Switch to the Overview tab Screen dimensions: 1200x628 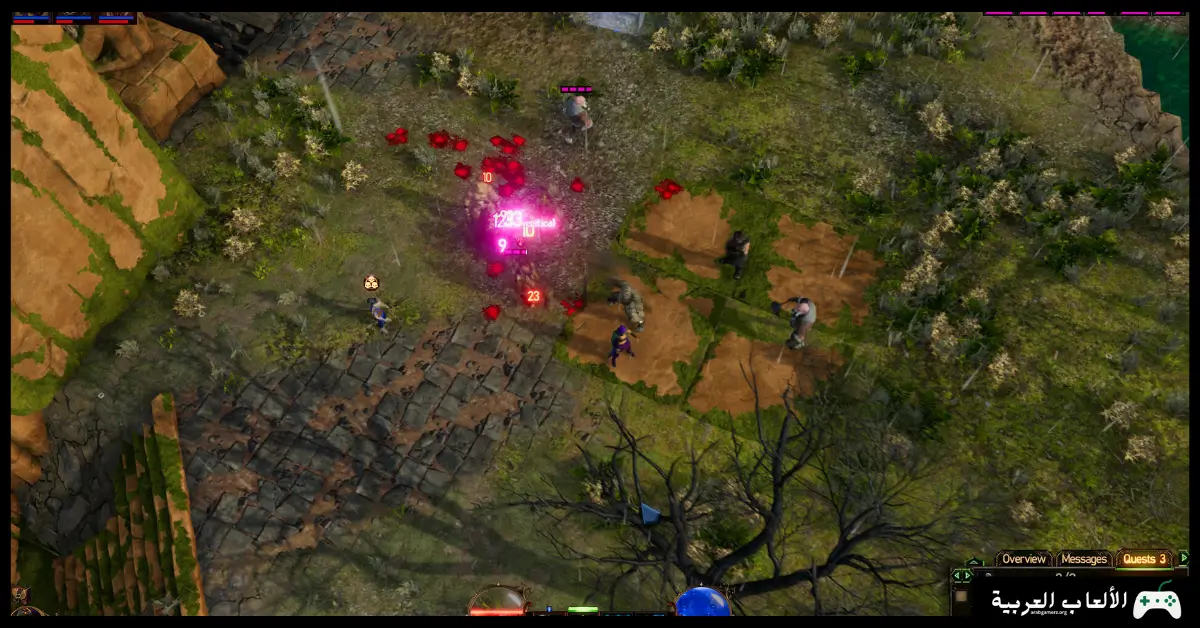1024,559
